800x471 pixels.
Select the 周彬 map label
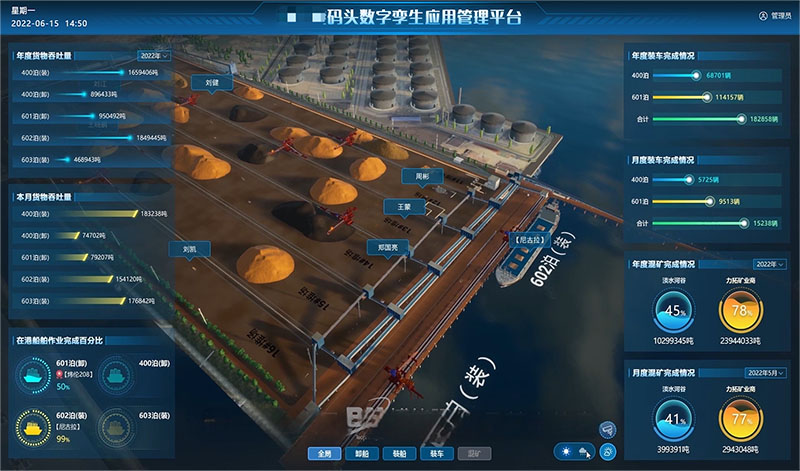(422, 176)
